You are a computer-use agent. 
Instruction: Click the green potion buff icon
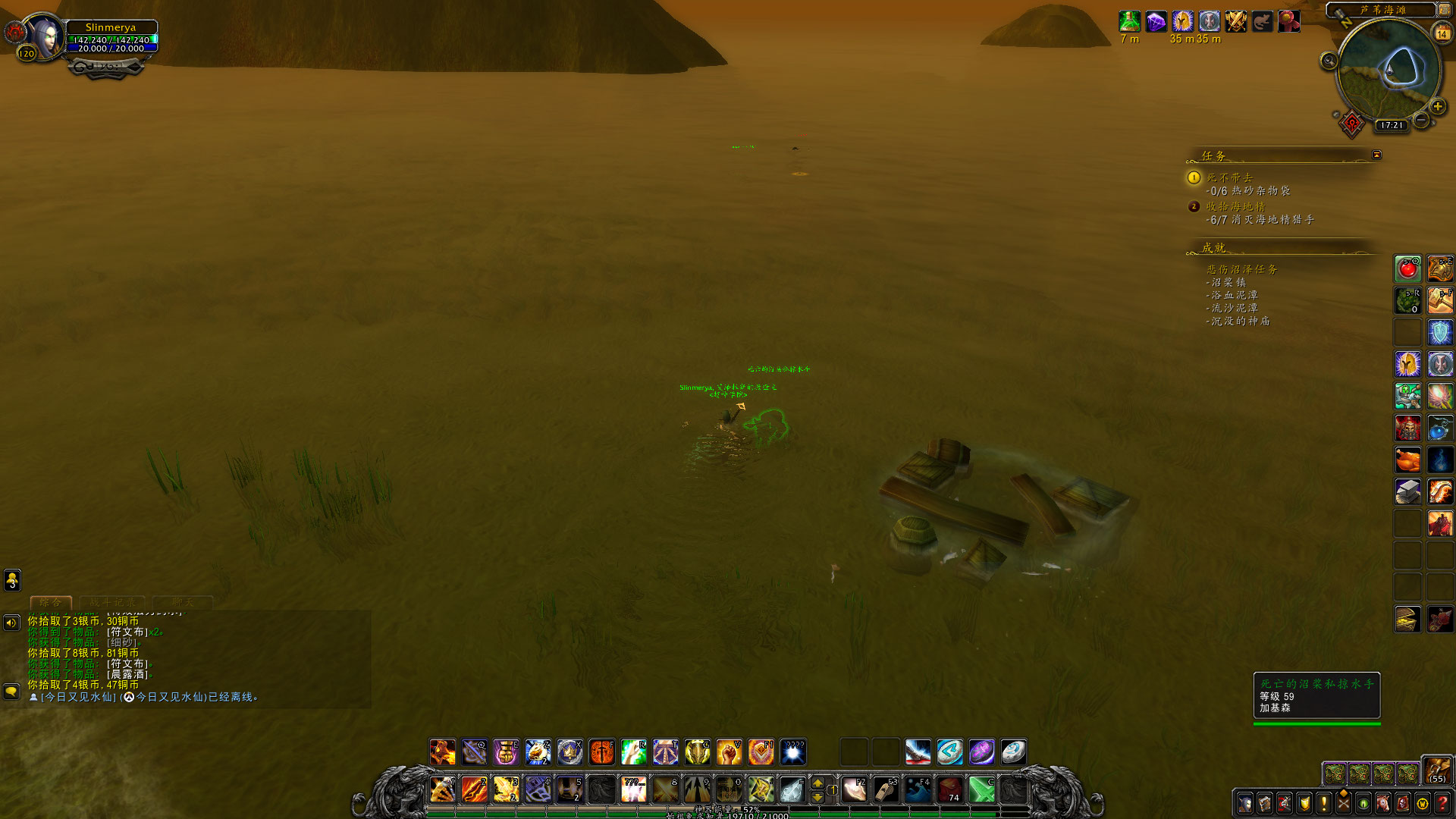click(1130, 21)
